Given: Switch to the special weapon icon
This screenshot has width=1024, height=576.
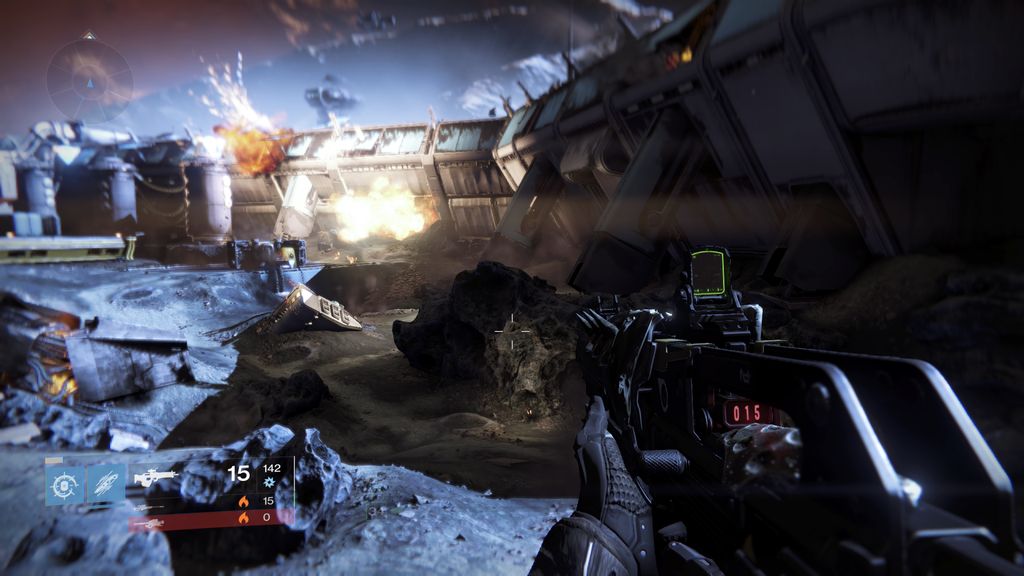Looking at the screenshot, I should tap(148, 506).
